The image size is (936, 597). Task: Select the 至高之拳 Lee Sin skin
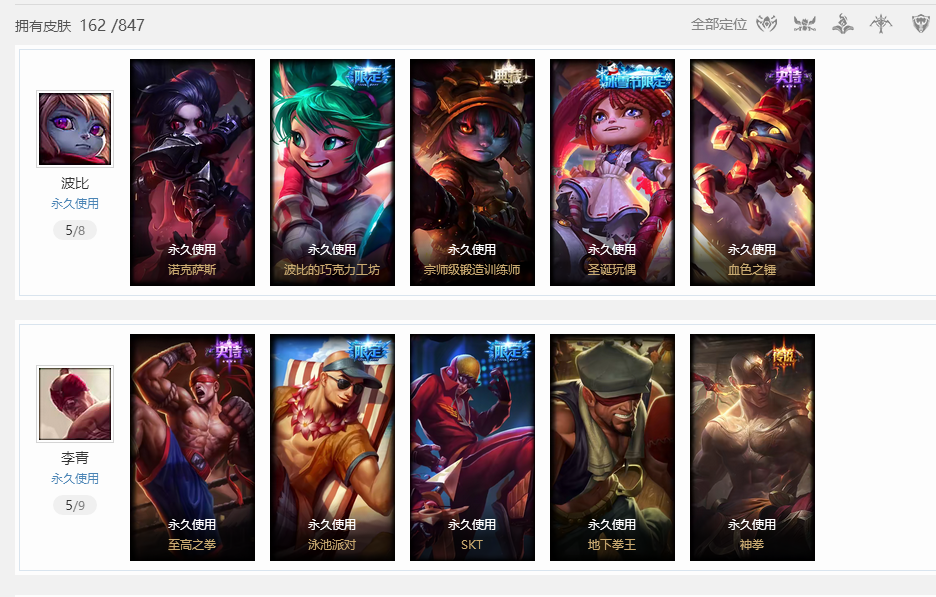[192, 447]
